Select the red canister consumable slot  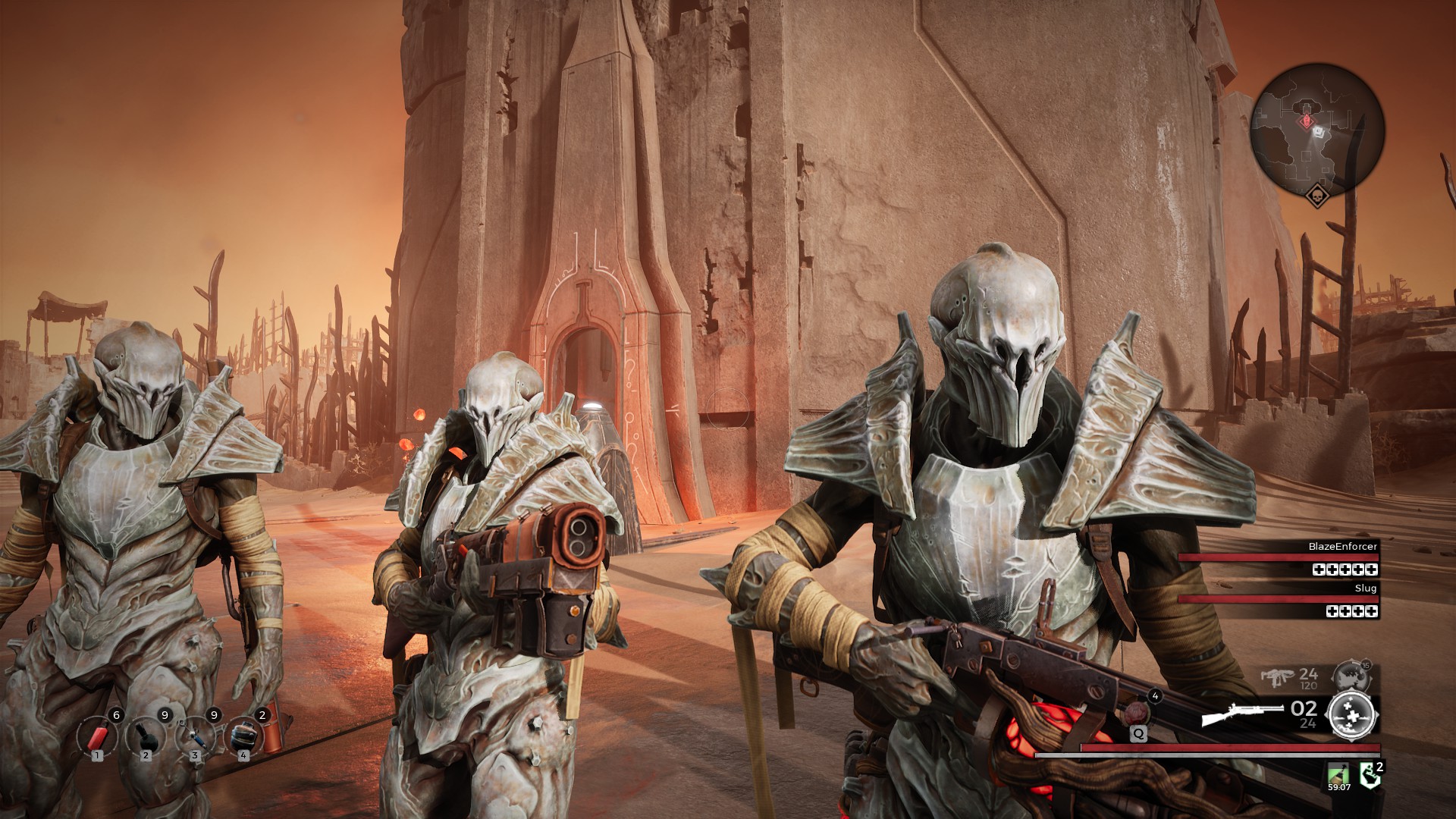(96, 734)
